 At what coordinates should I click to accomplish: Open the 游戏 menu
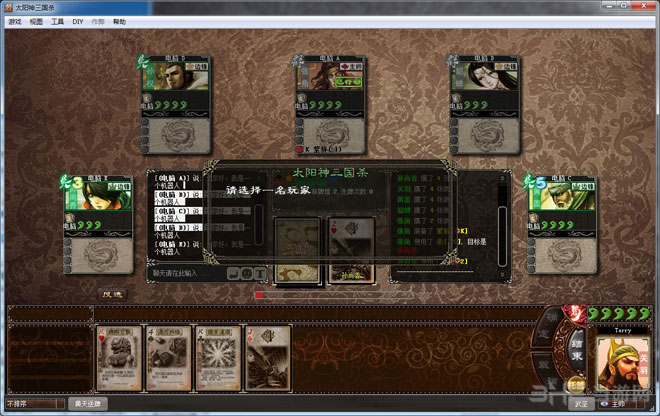15,20
